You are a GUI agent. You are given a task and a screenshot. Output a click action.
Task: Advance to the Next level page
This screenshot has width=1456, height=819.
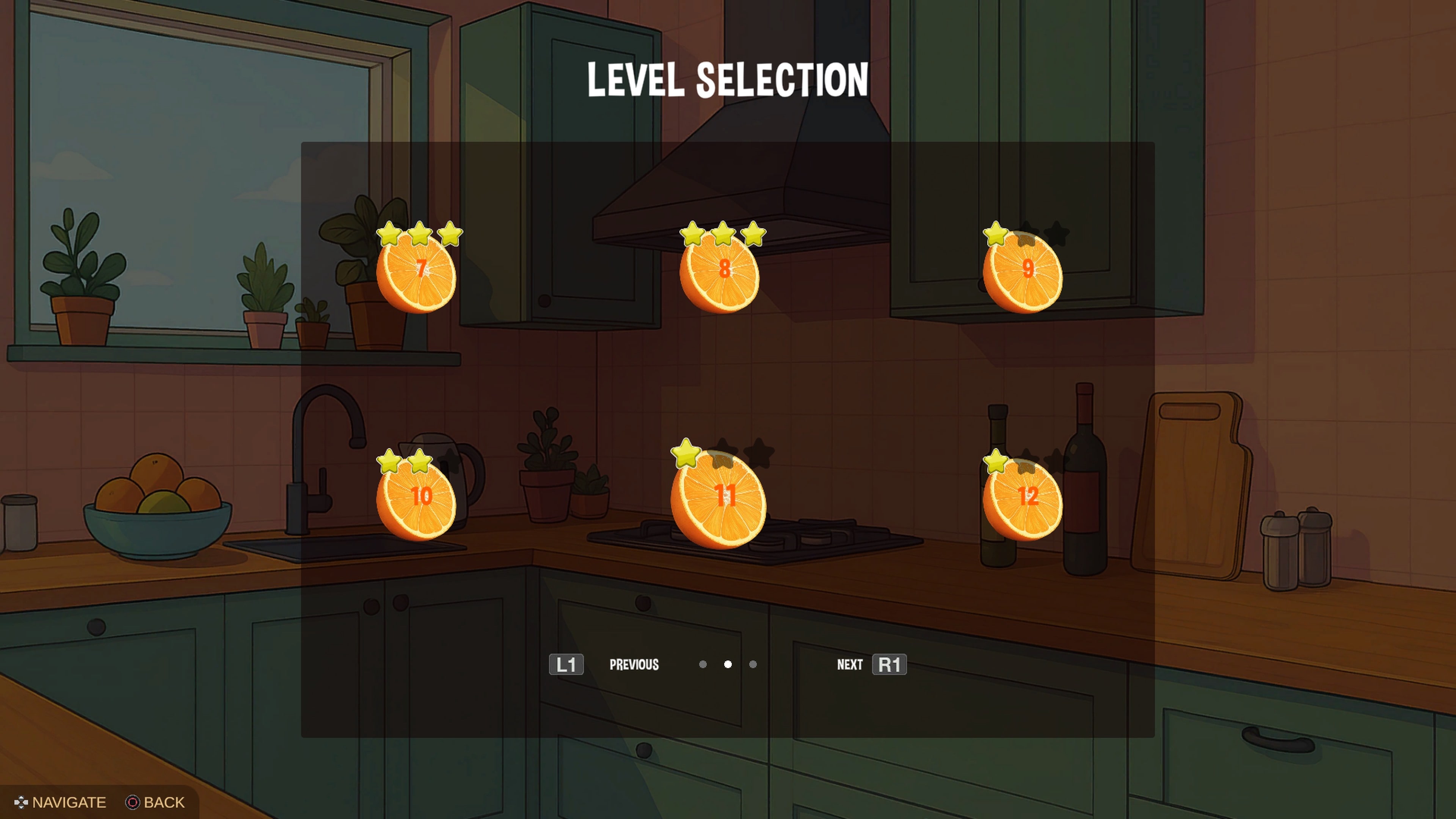point(850,665)
